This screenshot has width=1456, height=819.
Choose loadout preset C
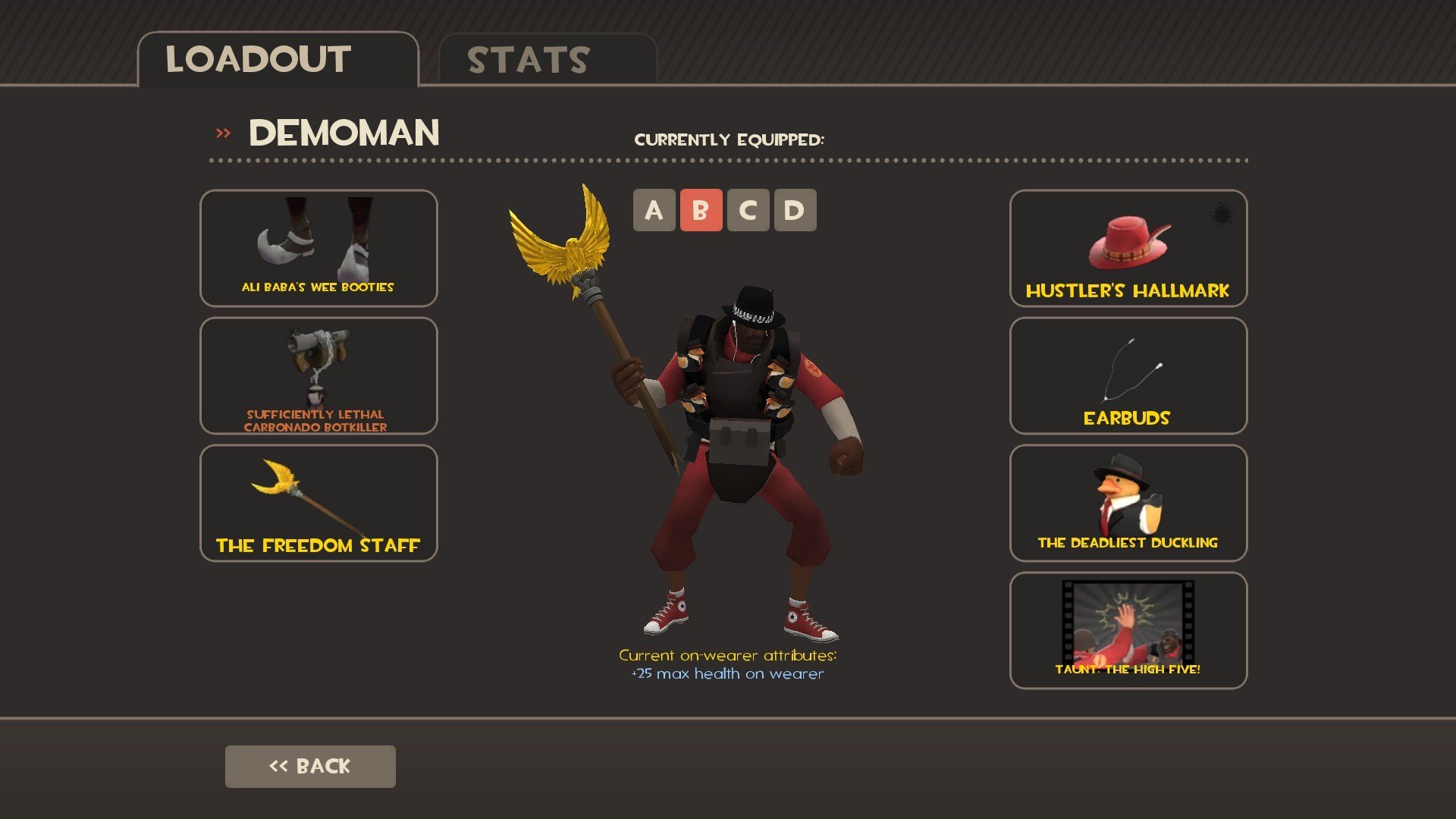(x=748, y=210)
